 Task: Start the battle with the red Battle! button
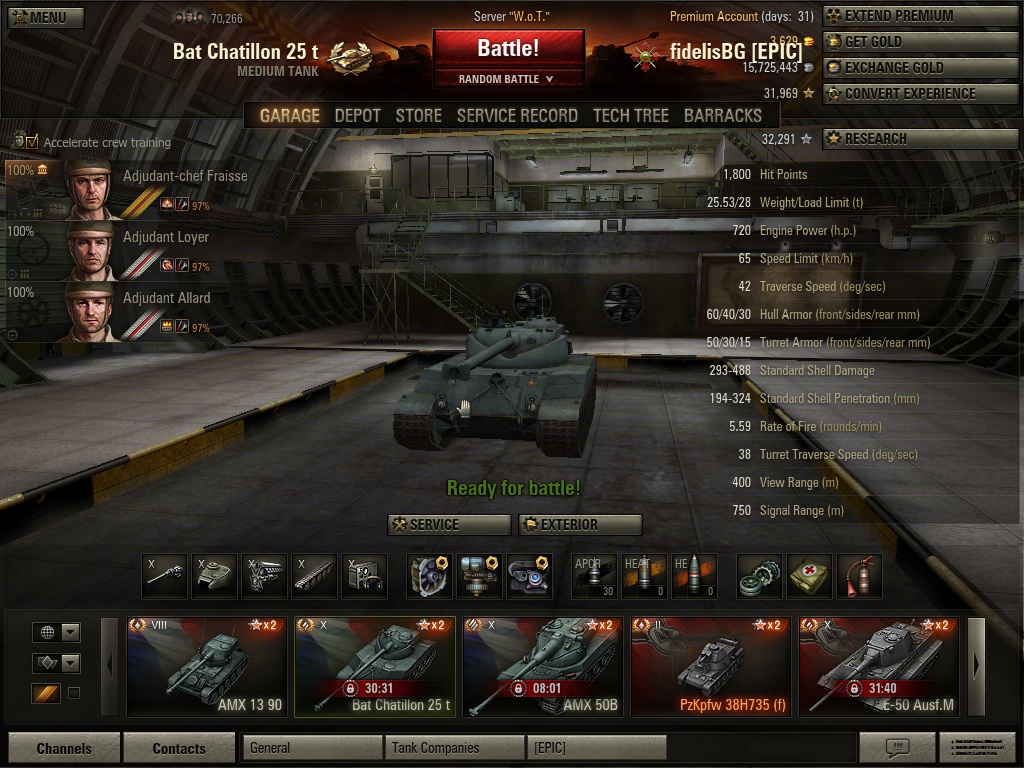coord(508,48)
